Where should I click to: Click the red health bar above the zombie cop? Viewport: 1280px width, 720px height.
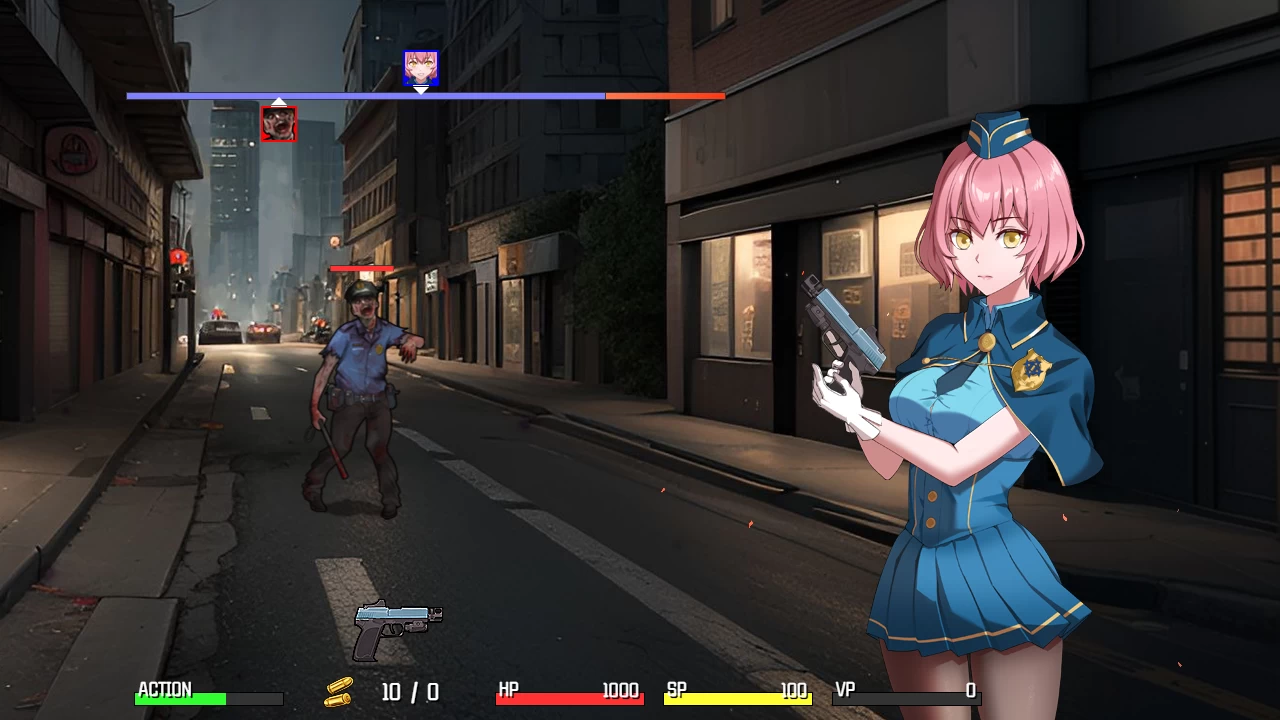pyautogui.click(x=362, y=268)
